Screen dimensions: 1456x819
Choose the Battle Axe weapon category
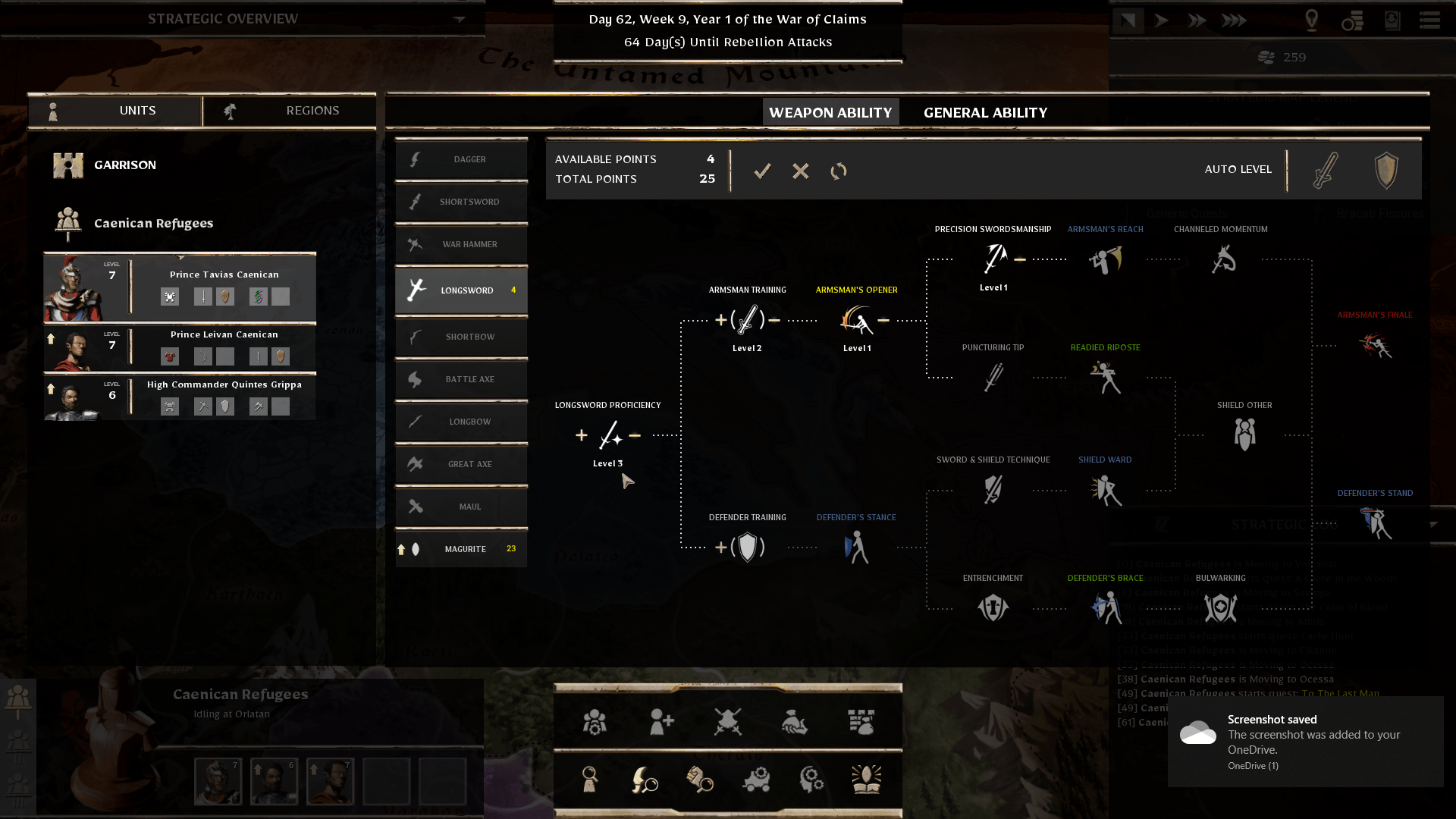[x=461, y=379]
